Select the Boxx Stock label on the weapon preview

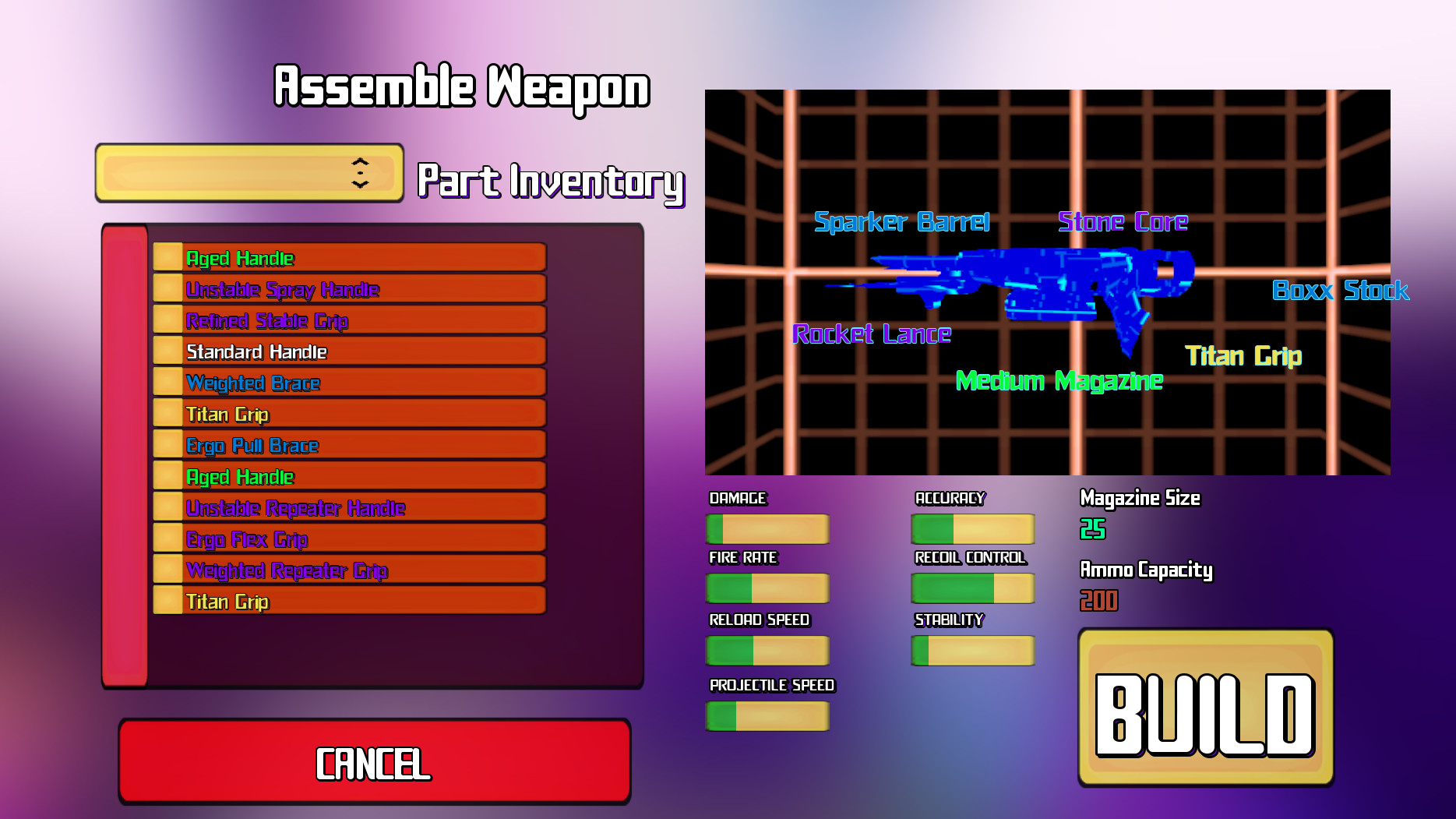(x=1339, y=291)
